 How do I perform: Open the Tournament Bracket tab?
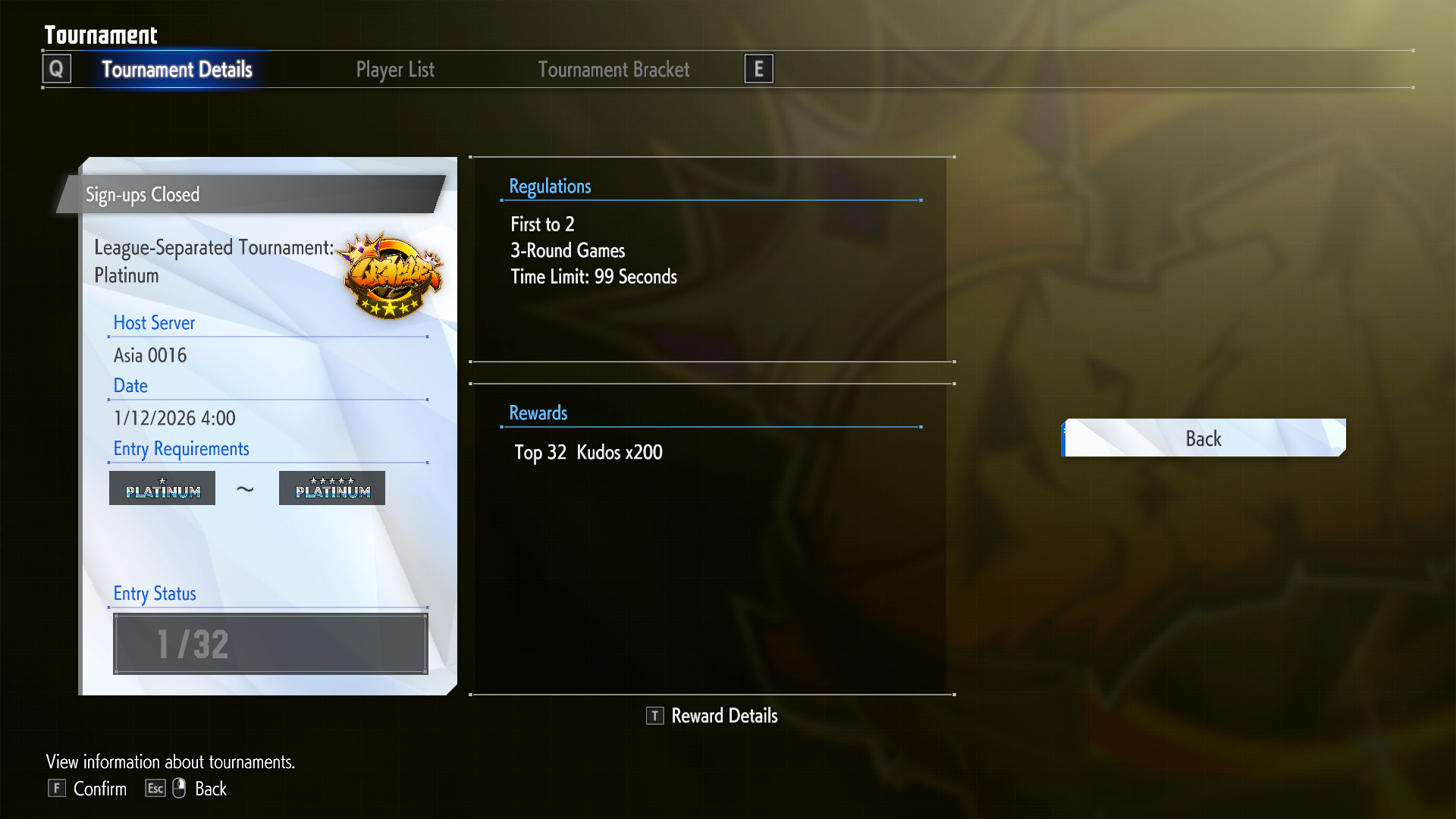(613, 70)
